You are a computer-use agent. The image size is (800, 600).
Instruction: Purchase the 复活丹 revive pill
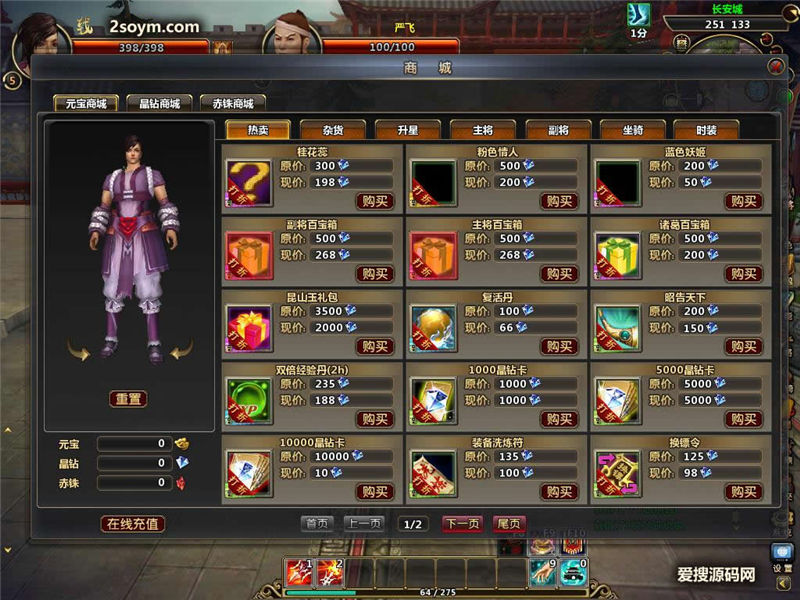coord(559,347)
